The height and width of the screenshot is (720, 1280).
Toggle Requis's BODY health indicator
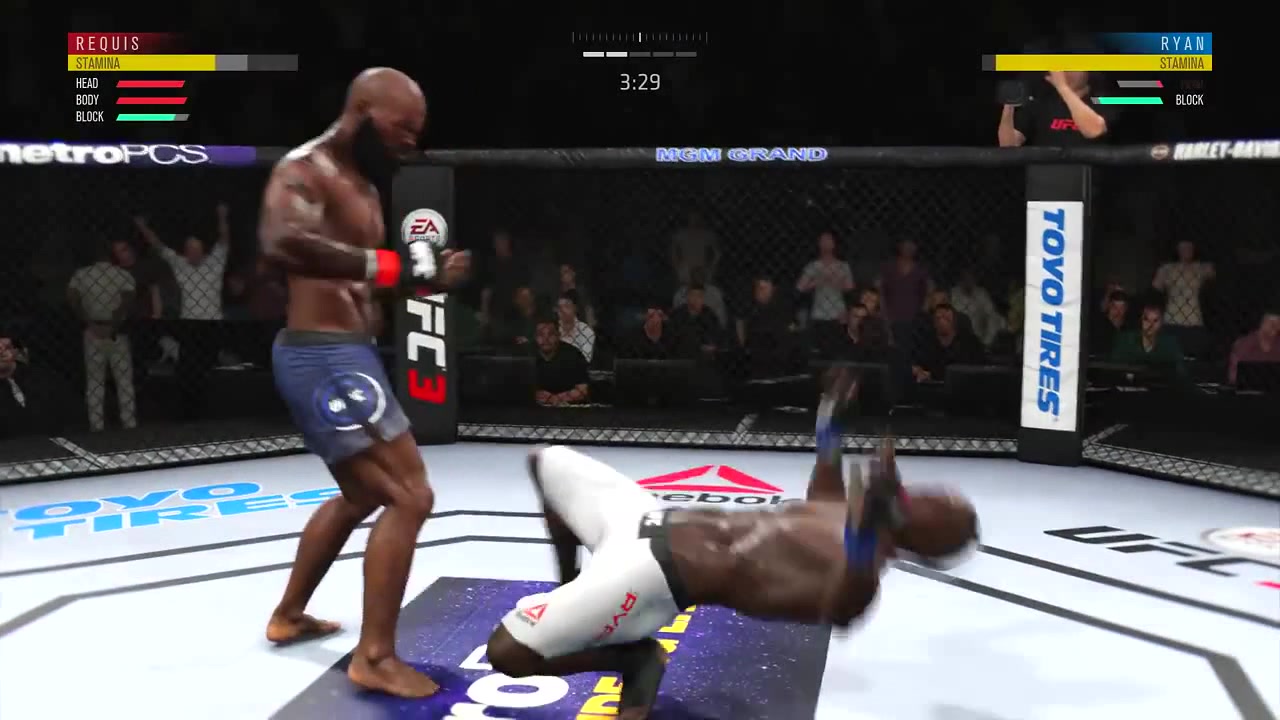[x=150, y=99]
